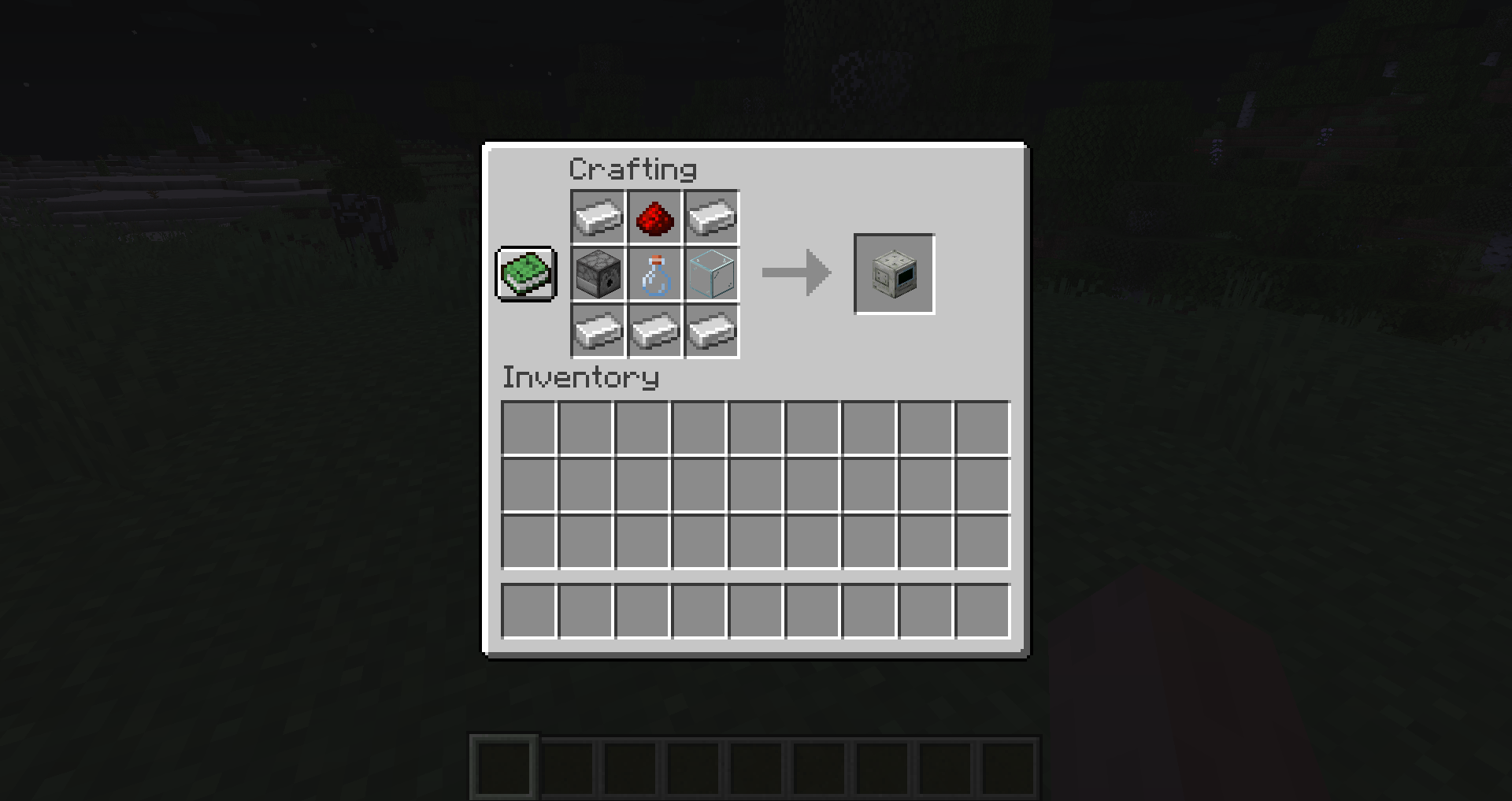Click the slot directly under the Inventory label

(x=529, y=426)
